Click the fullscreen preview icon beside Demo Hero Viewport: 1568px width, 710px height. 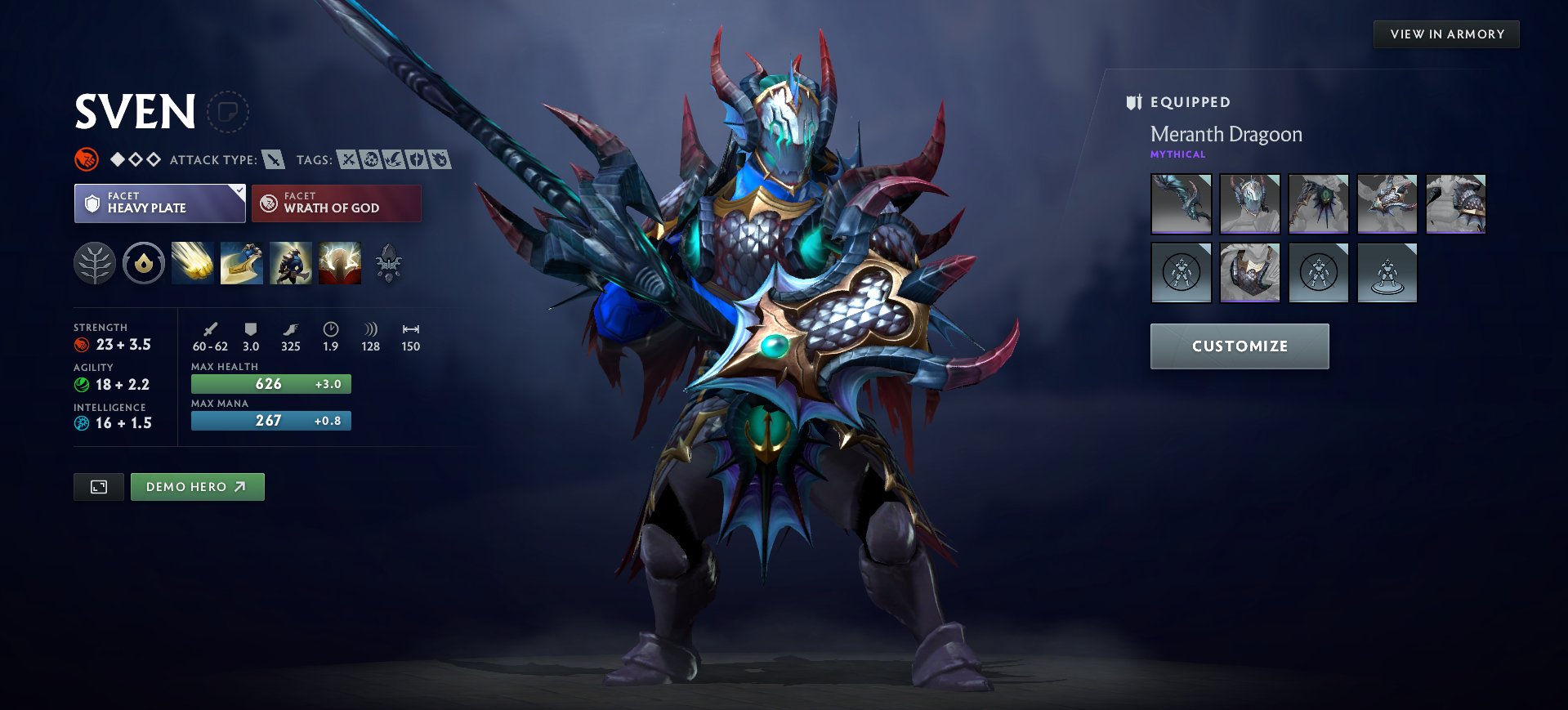[x=98, y=486]
